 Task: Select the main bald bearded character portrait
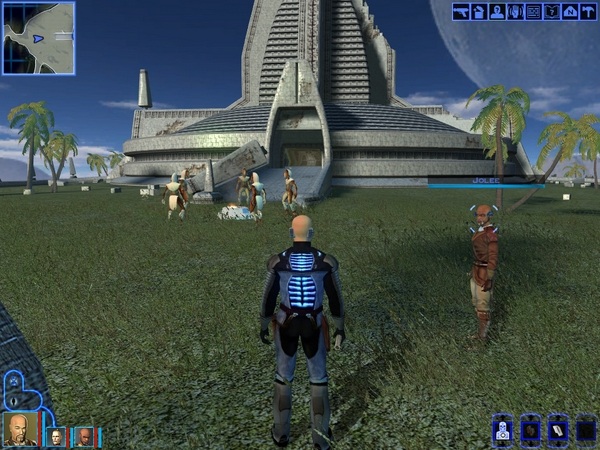[20, 428]
